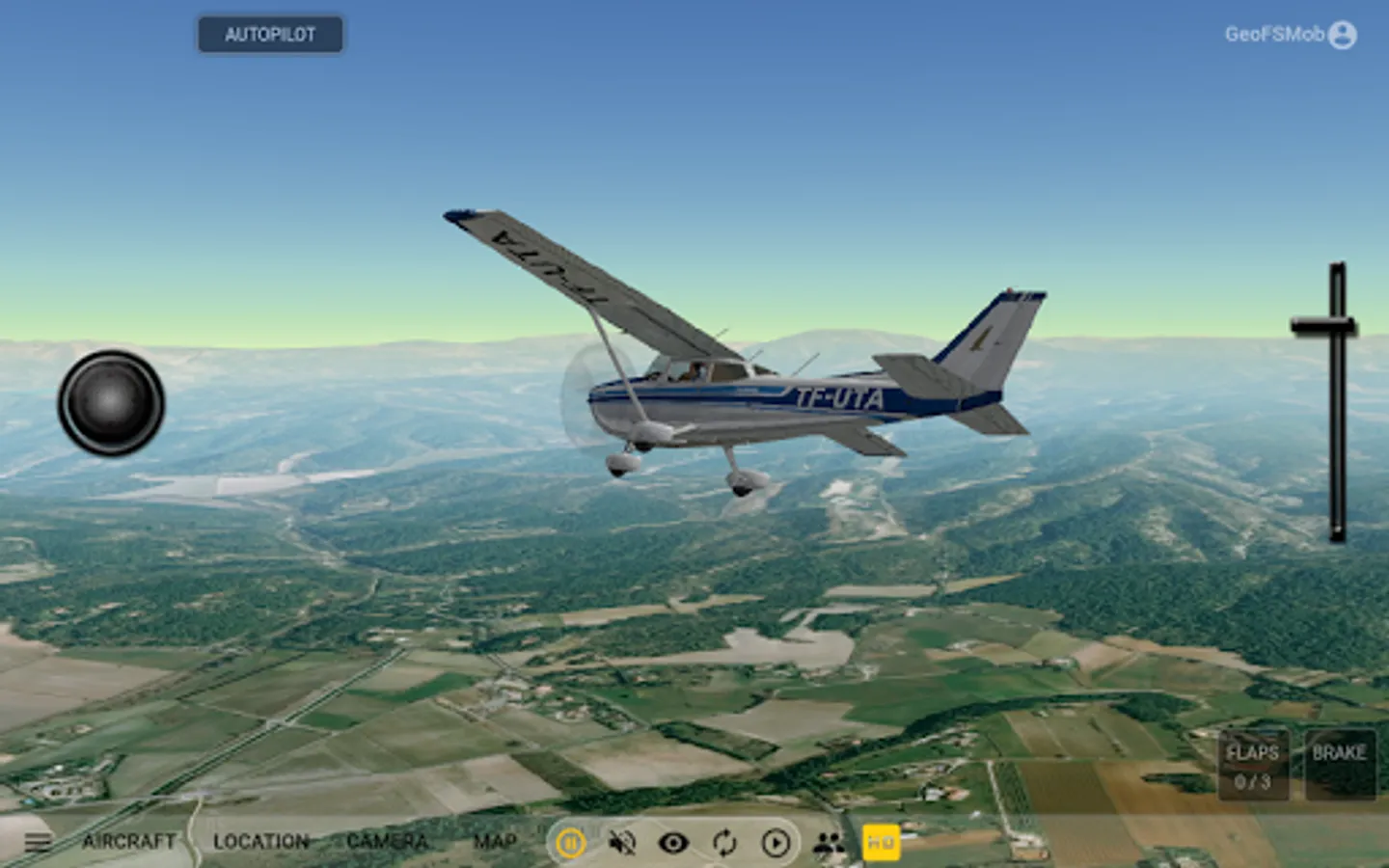Open the AIRCRAFT menu
Viewport: 1389px width, 868px height.
pos(128,842)
